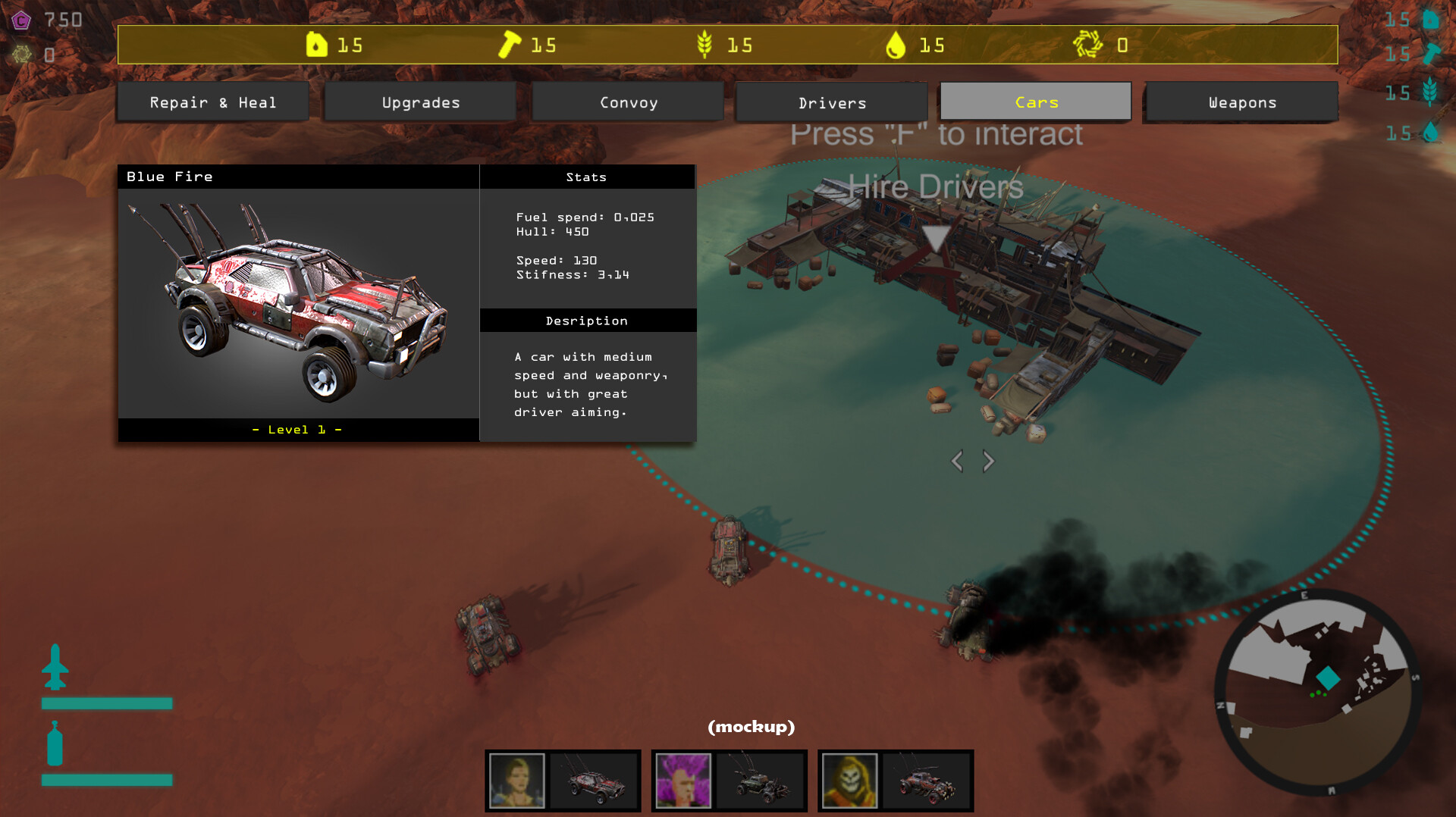Click the fuel canister icon in resource bar
The image size is (1456, 817).
click(318, 45)
